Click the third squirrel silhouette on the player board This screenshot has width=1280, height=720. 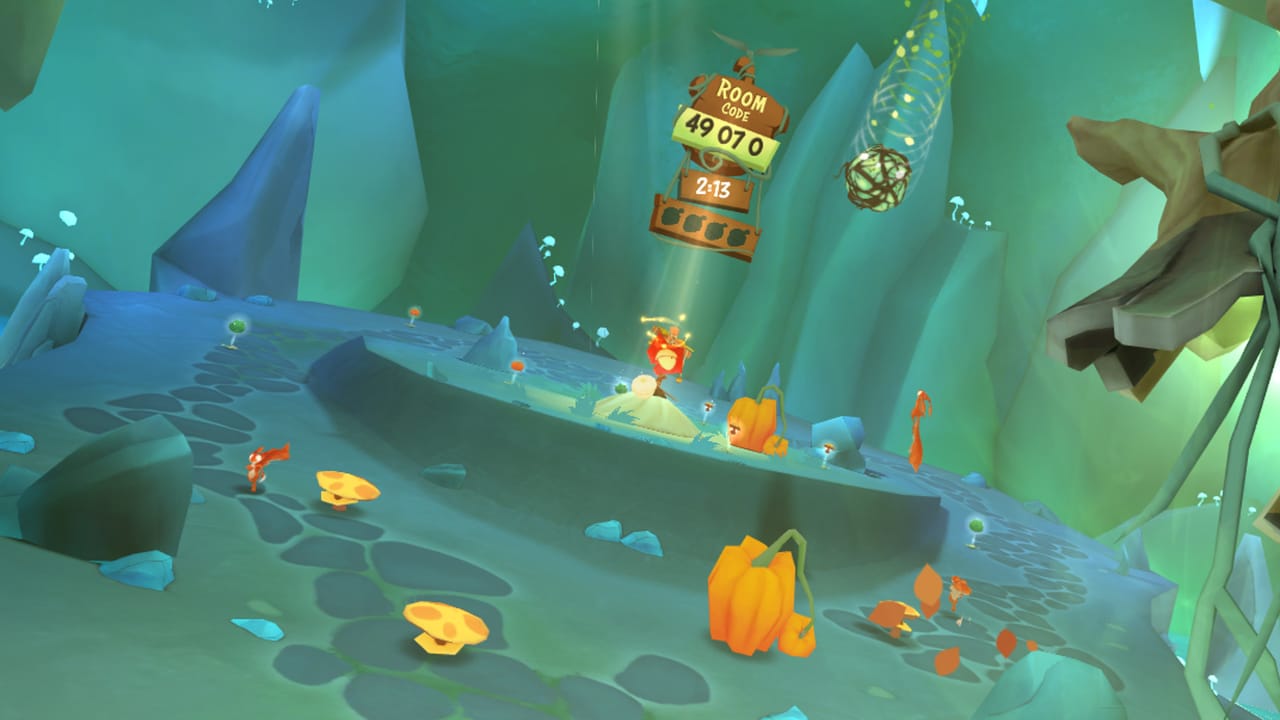click(x=714, y=230)
